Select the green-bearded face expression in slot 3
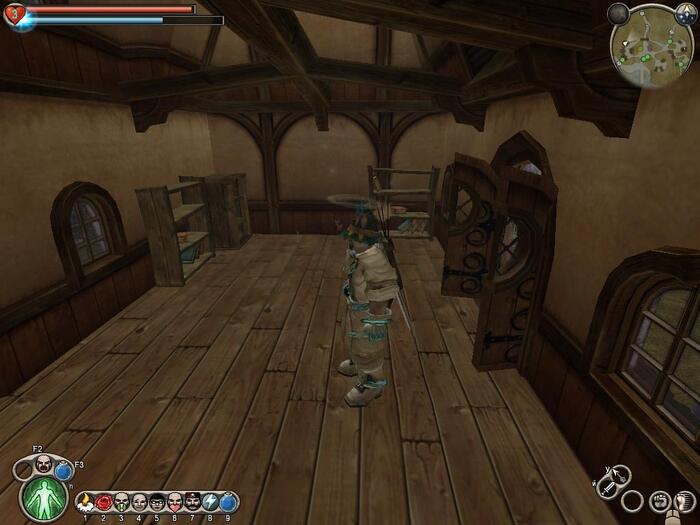 121,501
